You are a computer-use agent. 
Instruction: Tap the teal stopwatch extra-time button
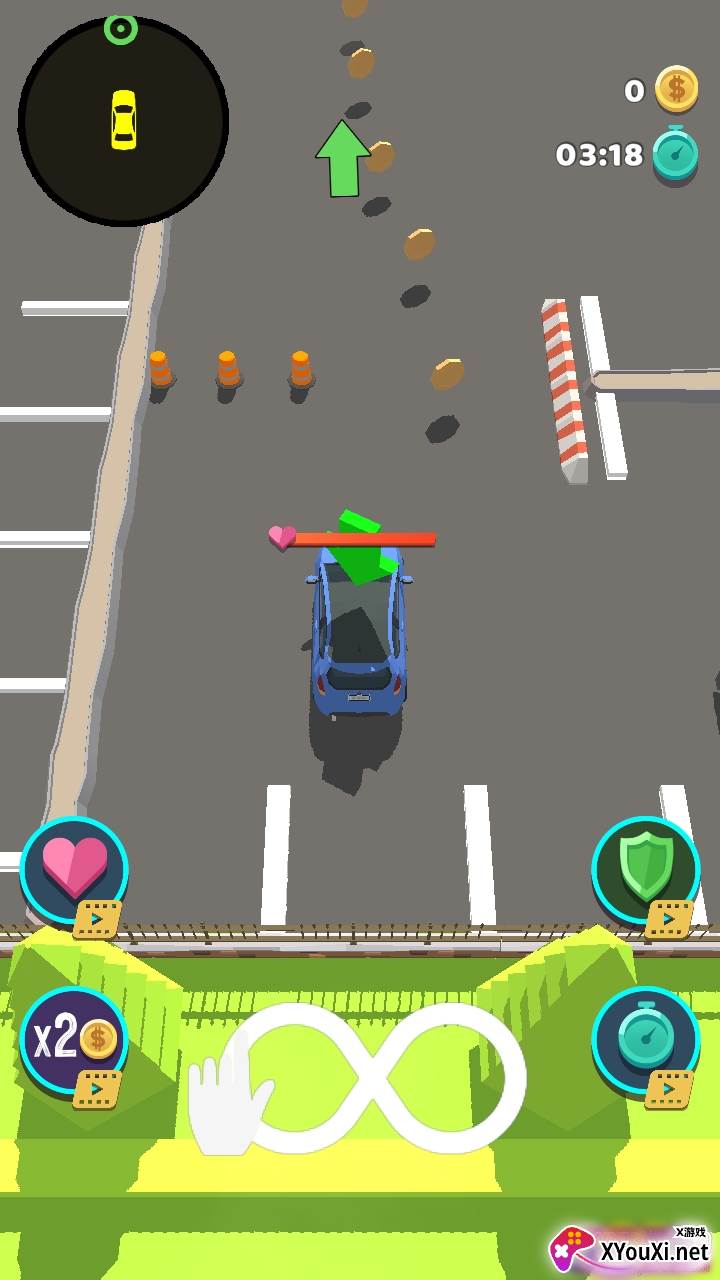[x=645, y=1040]
